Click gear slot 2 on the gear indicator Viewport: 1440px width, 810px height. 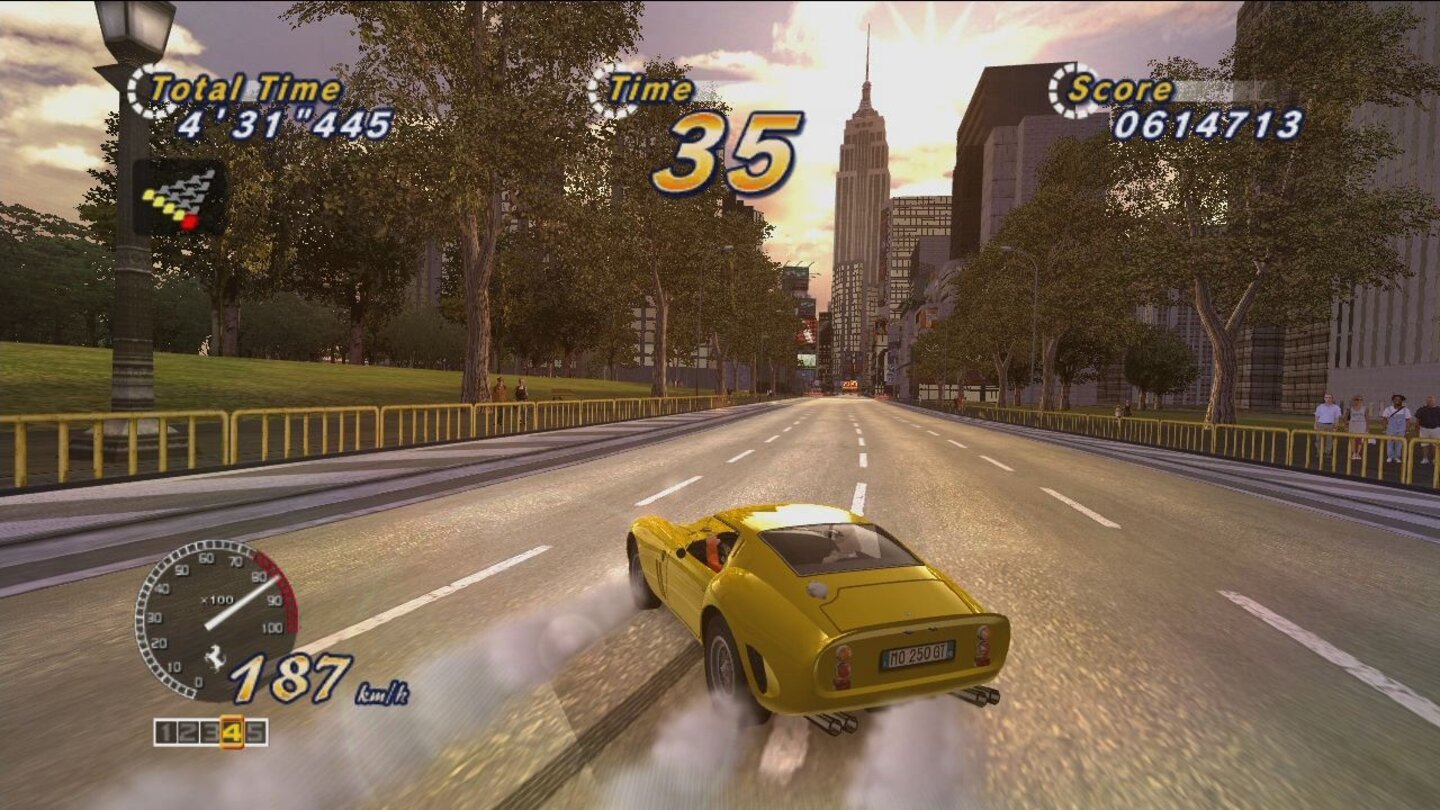[x=189, y=731]
